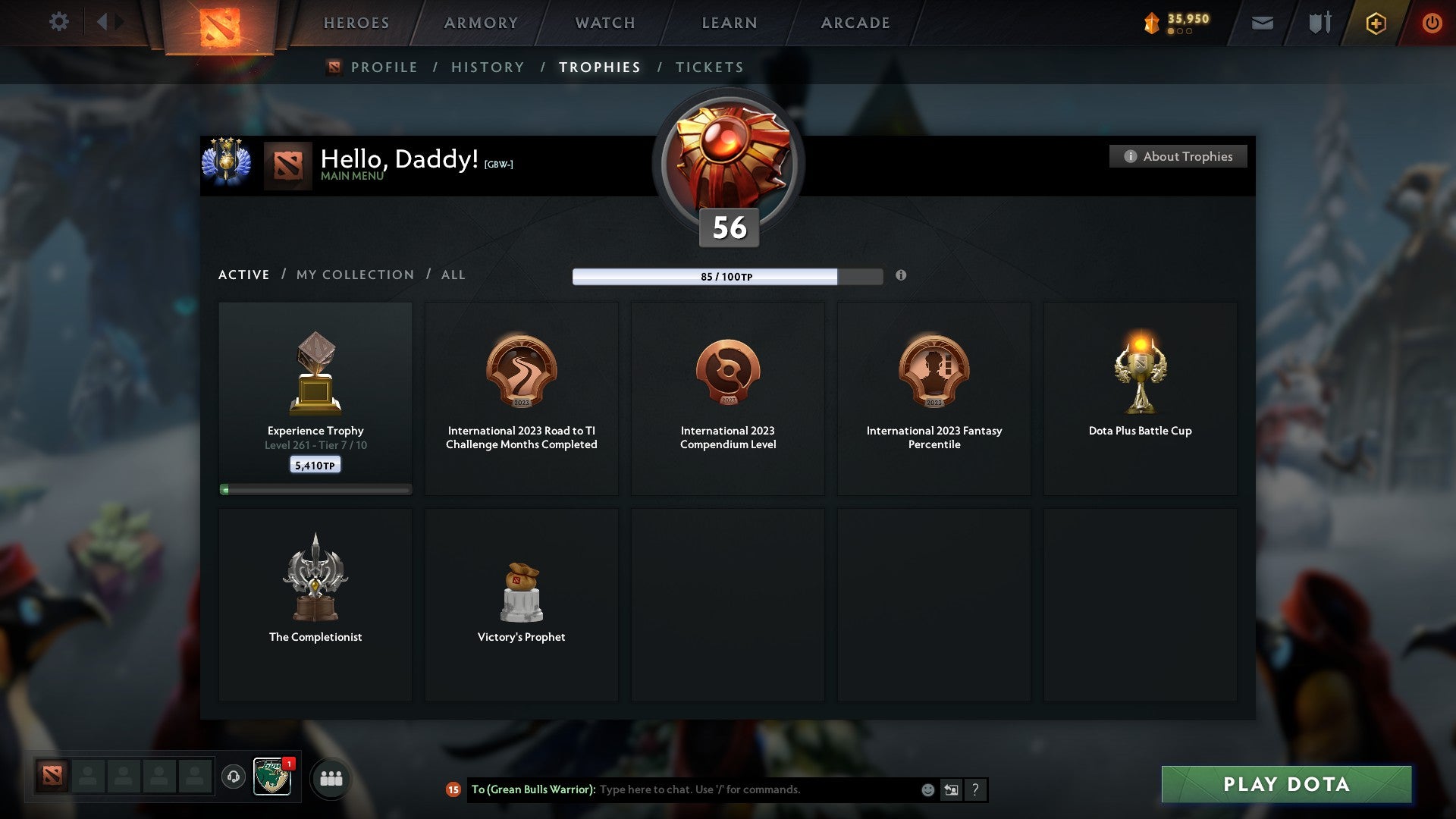Open the chat wheel selector icon
The height and width of the screenshot is (819, 1456).
pos(952,789)
